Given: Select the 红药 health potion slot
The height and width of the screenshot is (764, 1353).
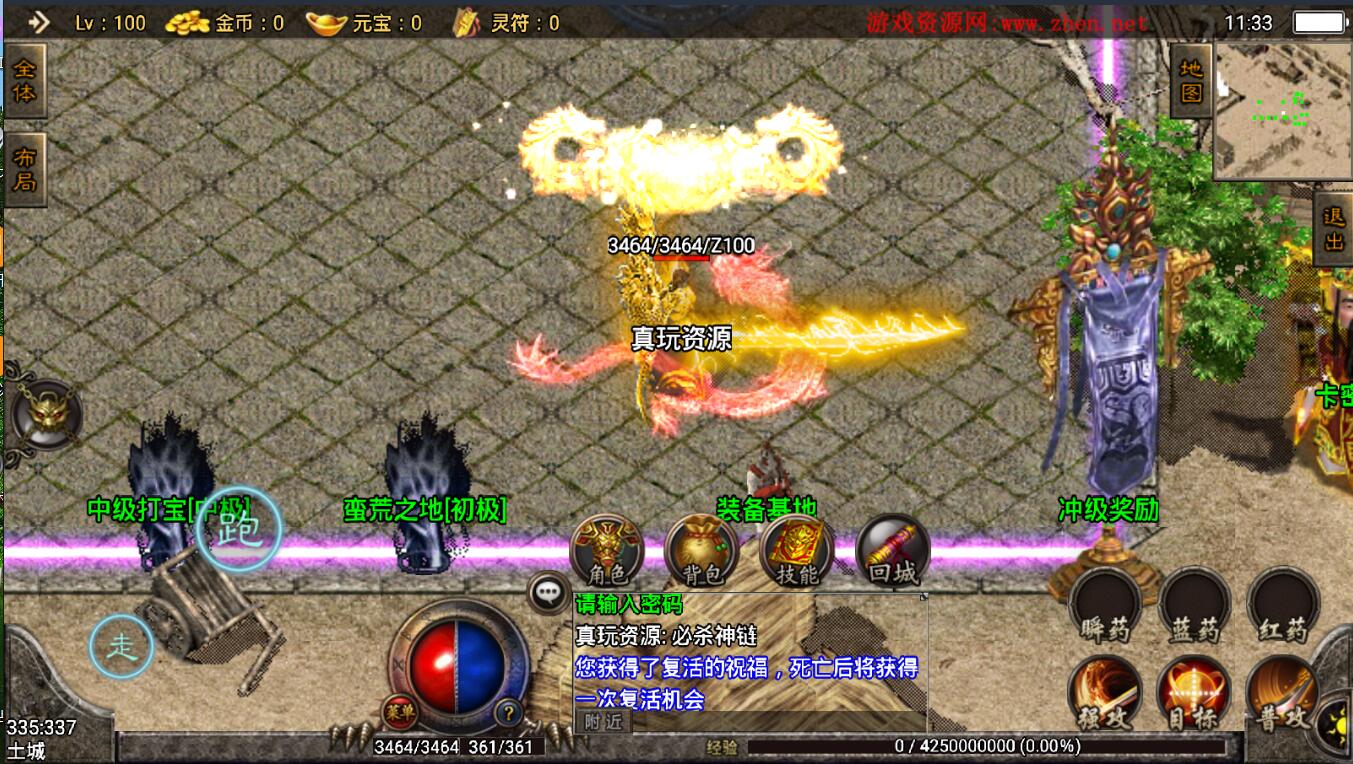Looking at the screenshot, I should tap(1283, 605).
